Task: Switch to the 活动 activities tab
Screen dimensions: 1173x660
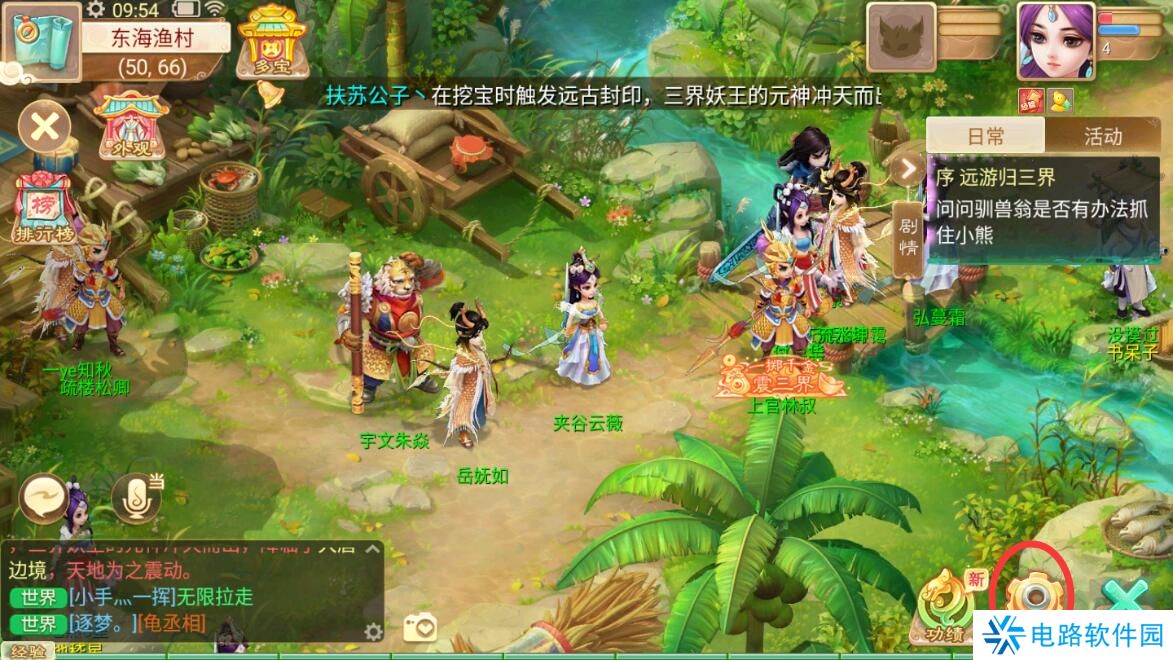Action: pyautogui.click(x=1103, y=136)
